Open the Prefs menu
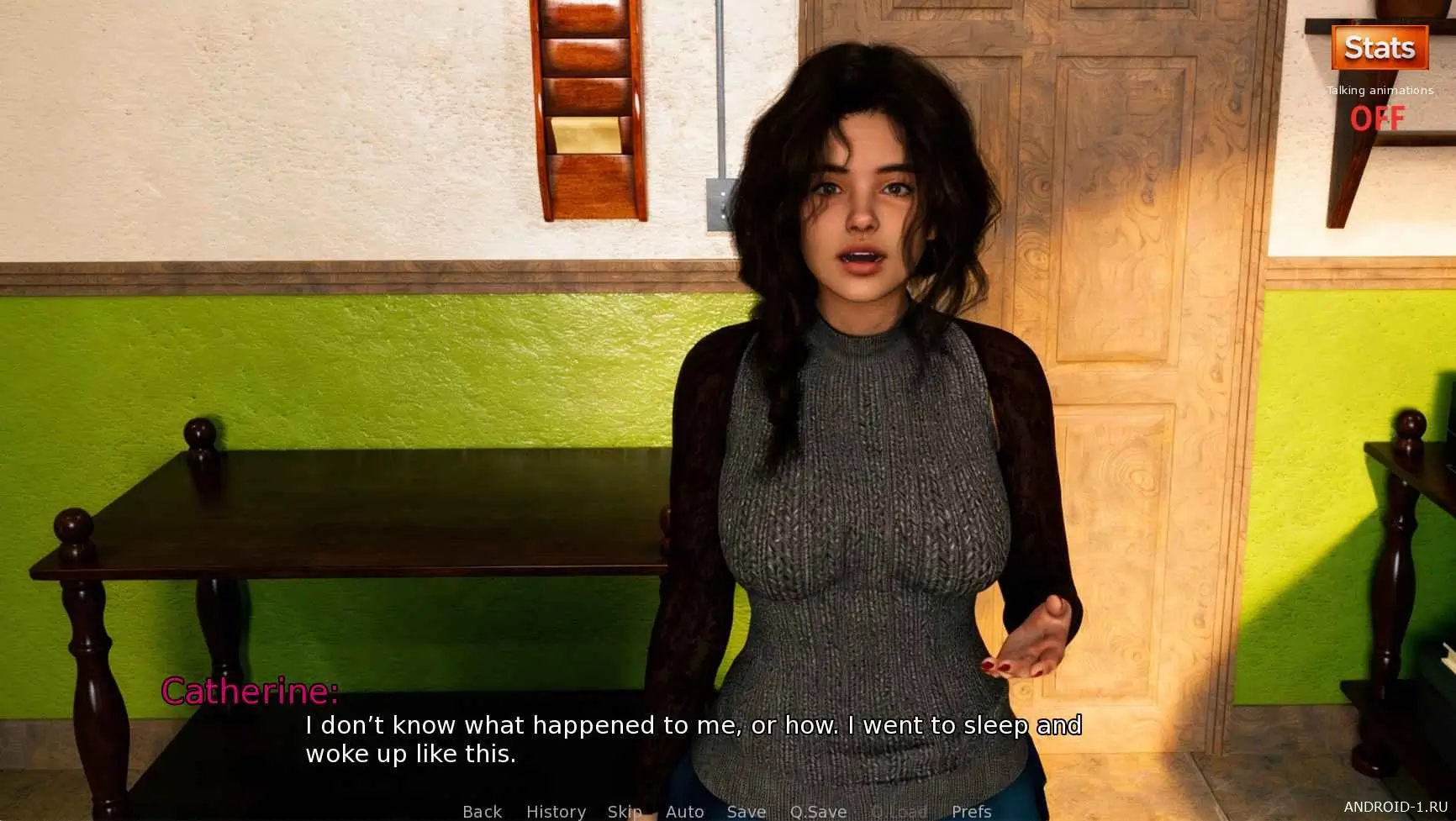The height and width of the screenshot is (821, 1456). (x=971, y=811)
